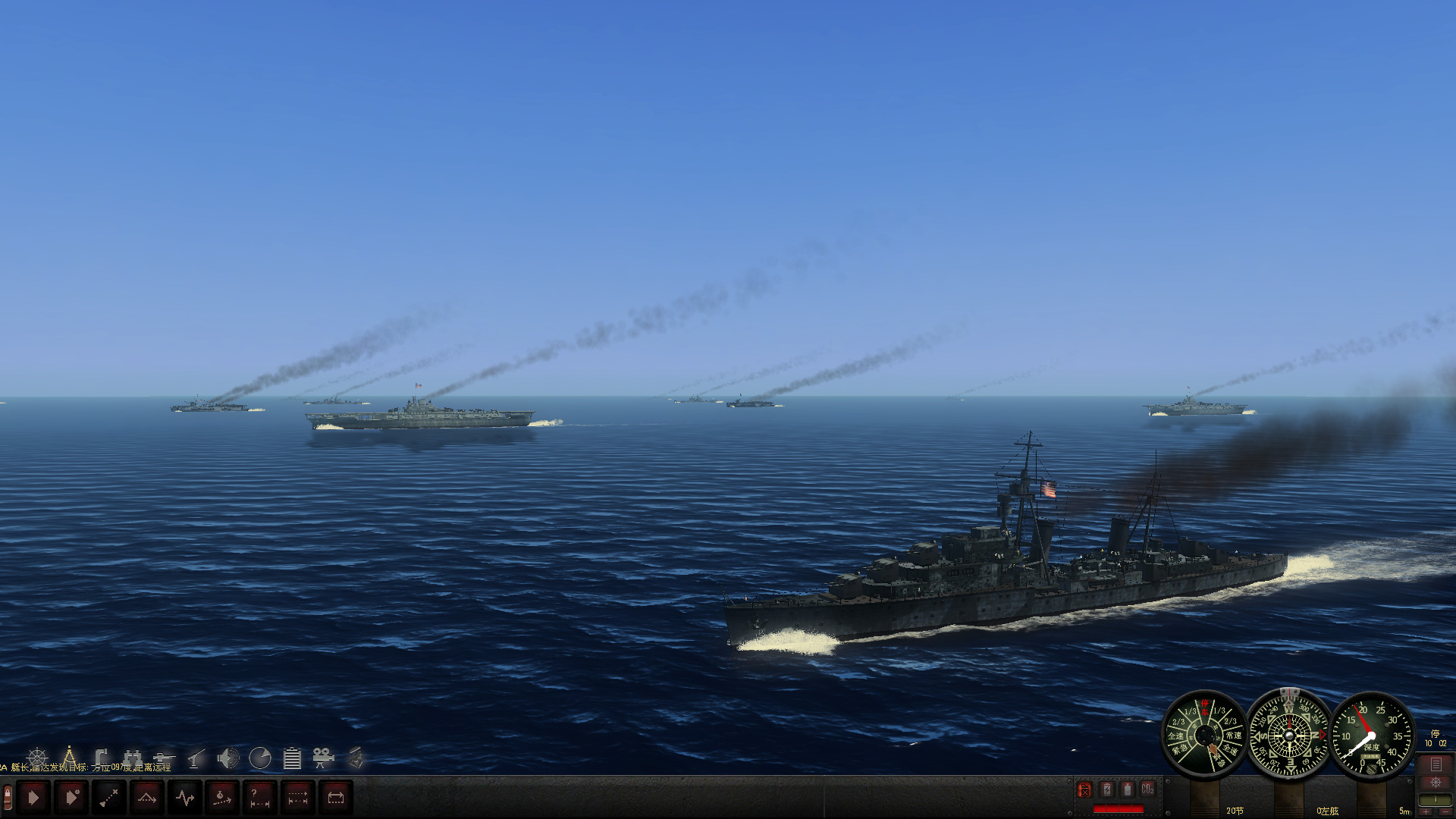The image size is (1456, 819).
Task: Show the radar screen station
Action: pyautogui.click(x=260, y=757)
